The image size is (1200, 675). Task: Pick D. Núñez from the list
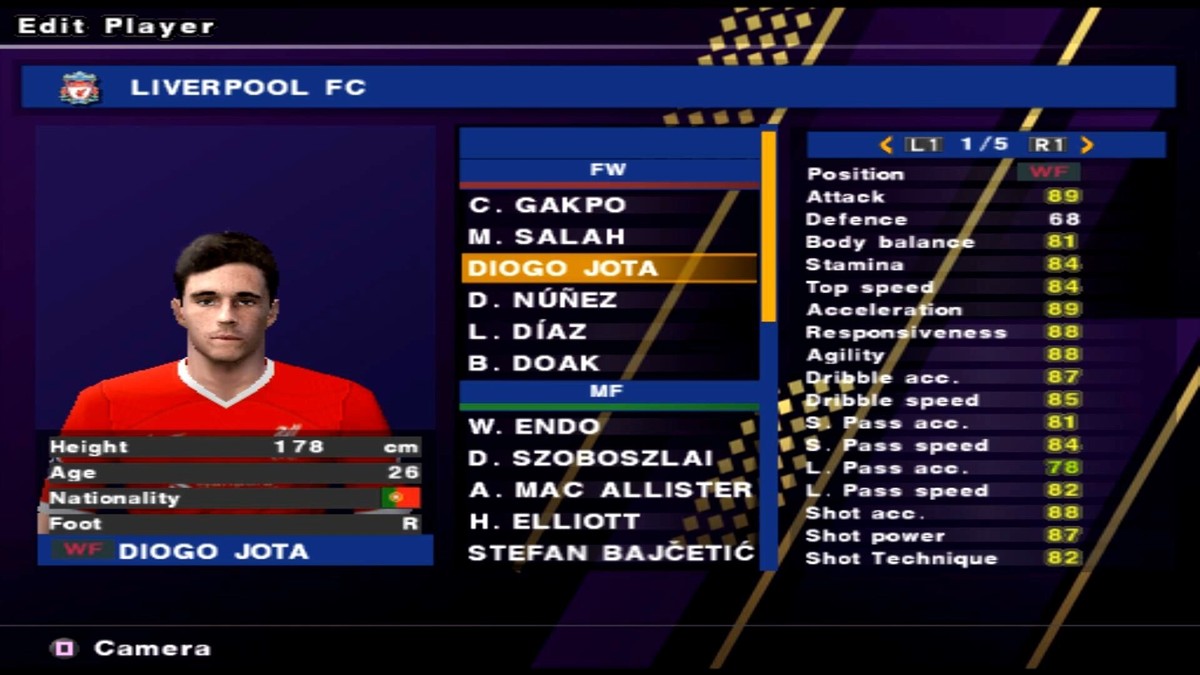click(543, 300)
